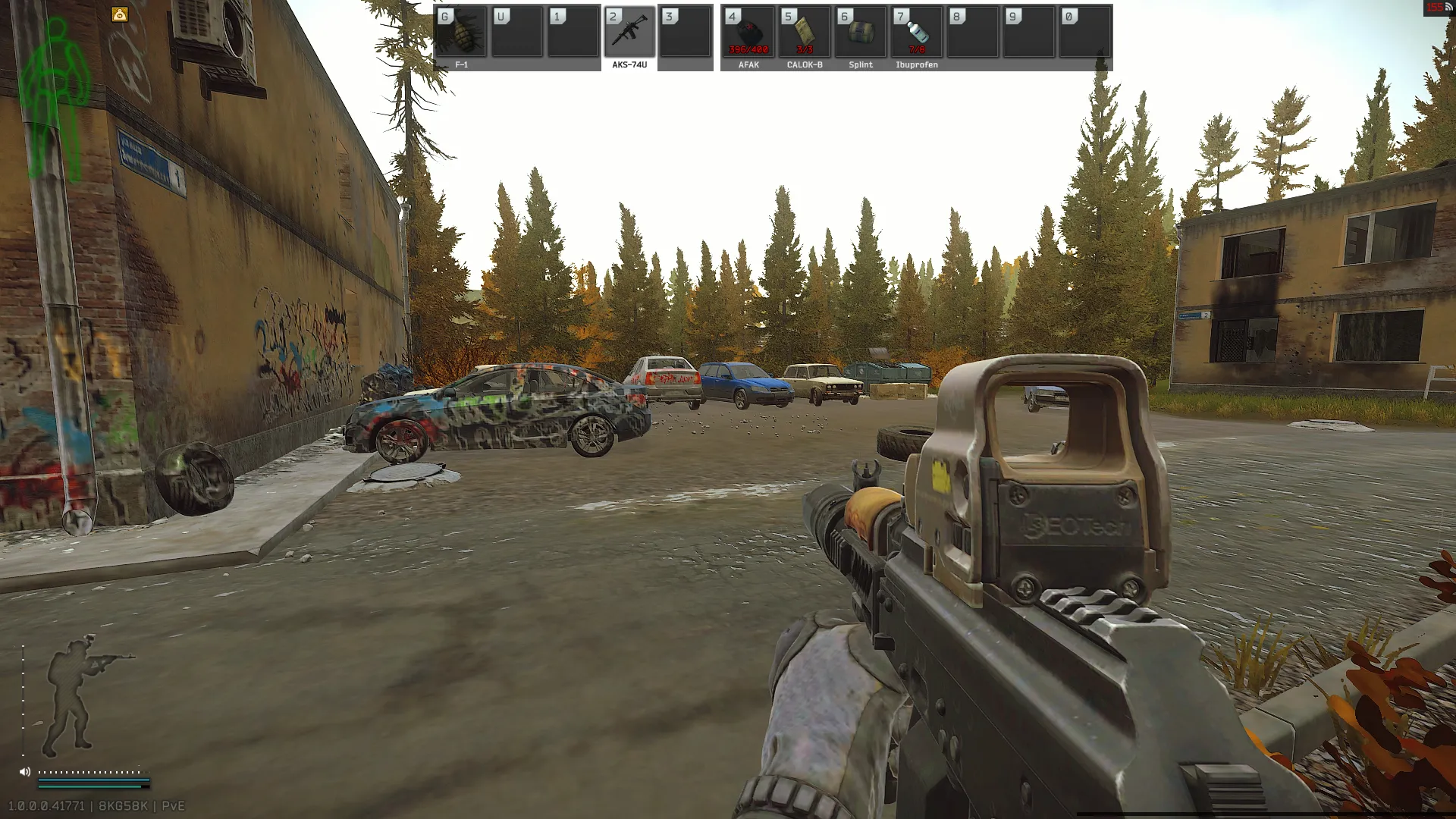This screenshot has height=819, width=1456.
Task: Use the AFAK medkit slot
Action: click(748, 33)
